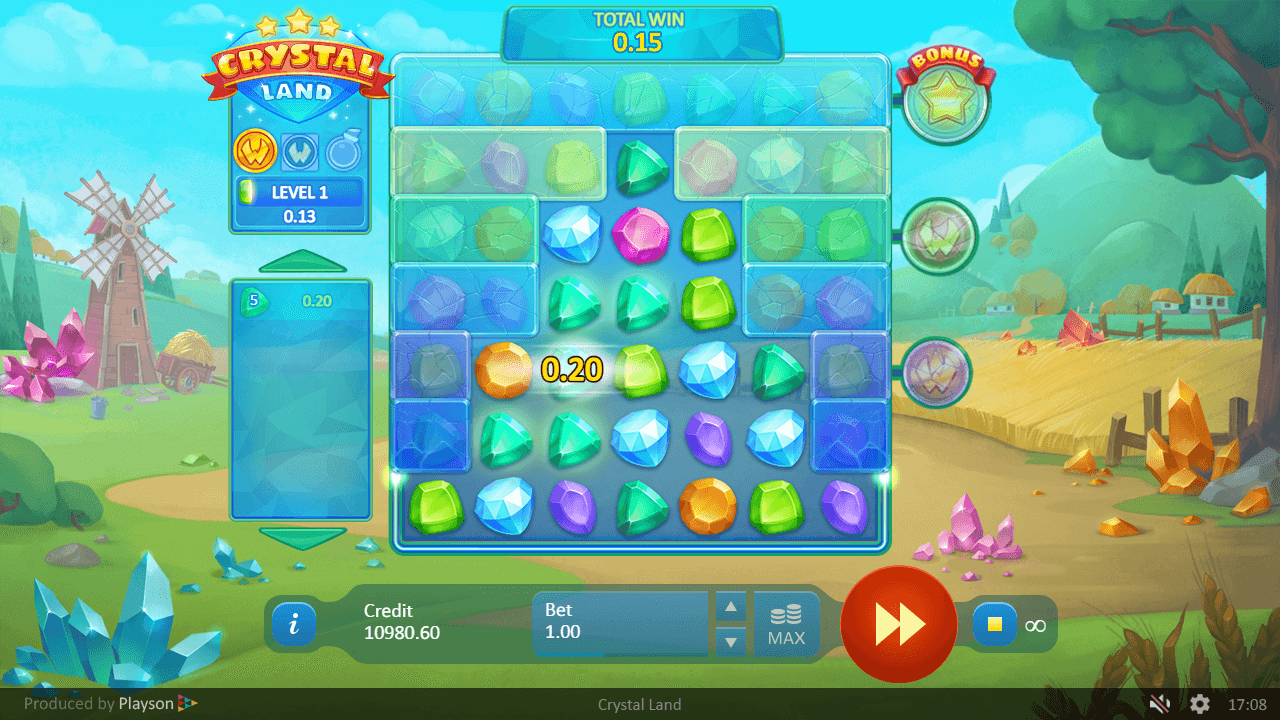
Task: Spin with the red fast-forward button
Action: pos(898,625)
